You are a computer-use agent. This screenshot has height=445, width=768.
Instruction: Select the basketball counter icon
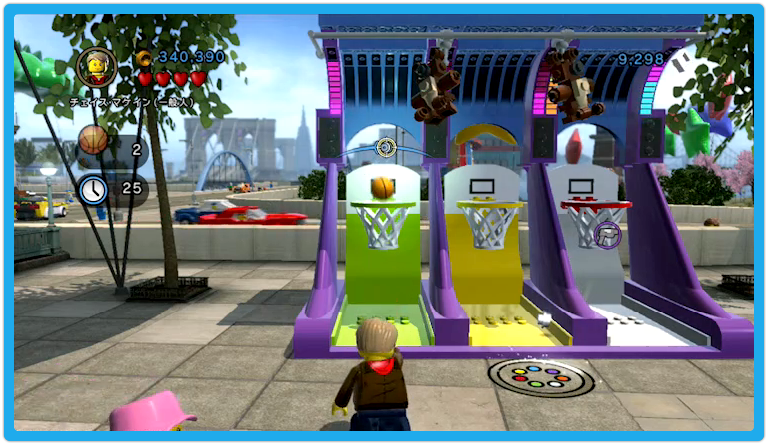click(94, 140)
